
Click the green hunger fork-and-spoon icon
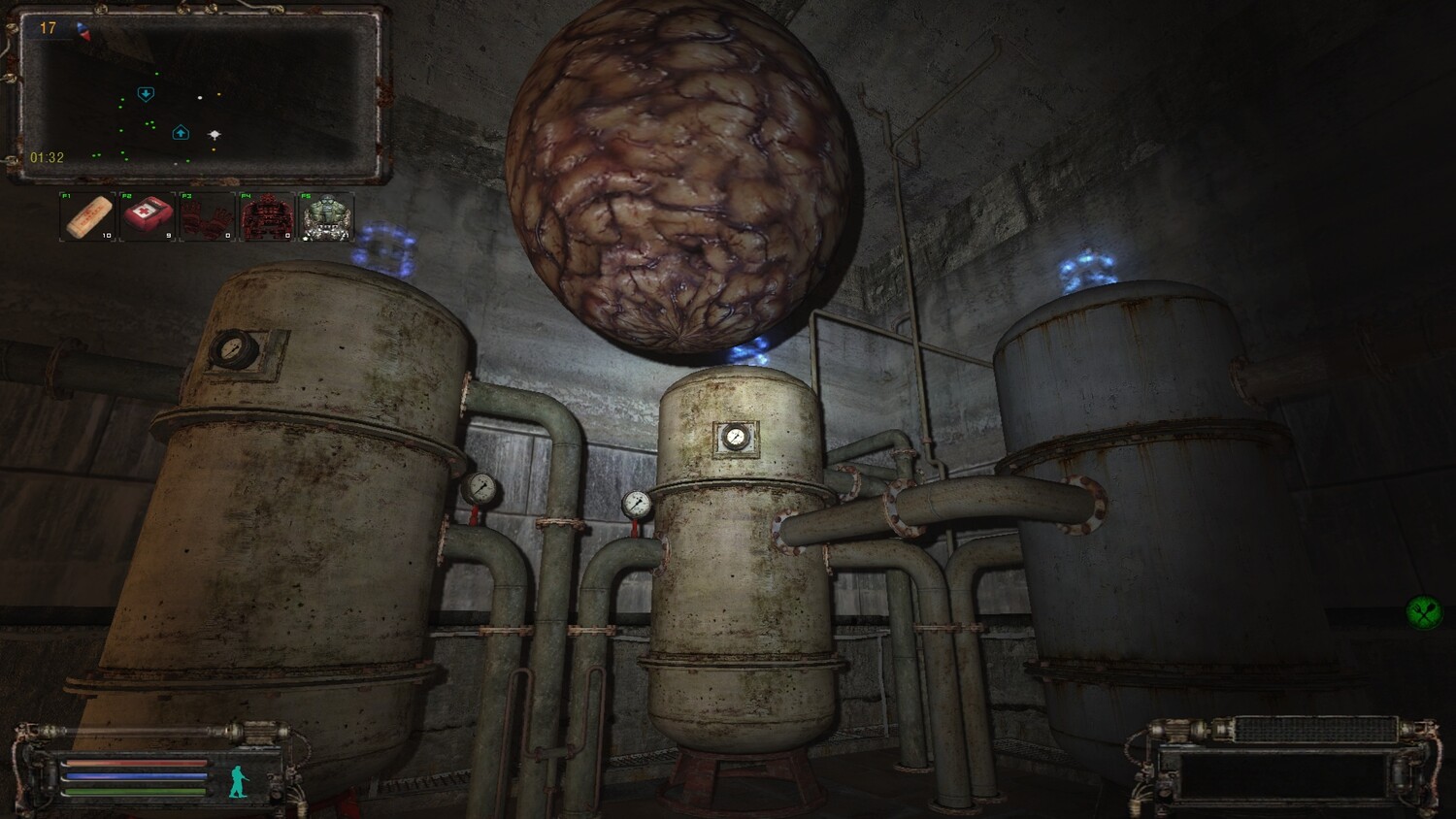[x=1424, y=611]
